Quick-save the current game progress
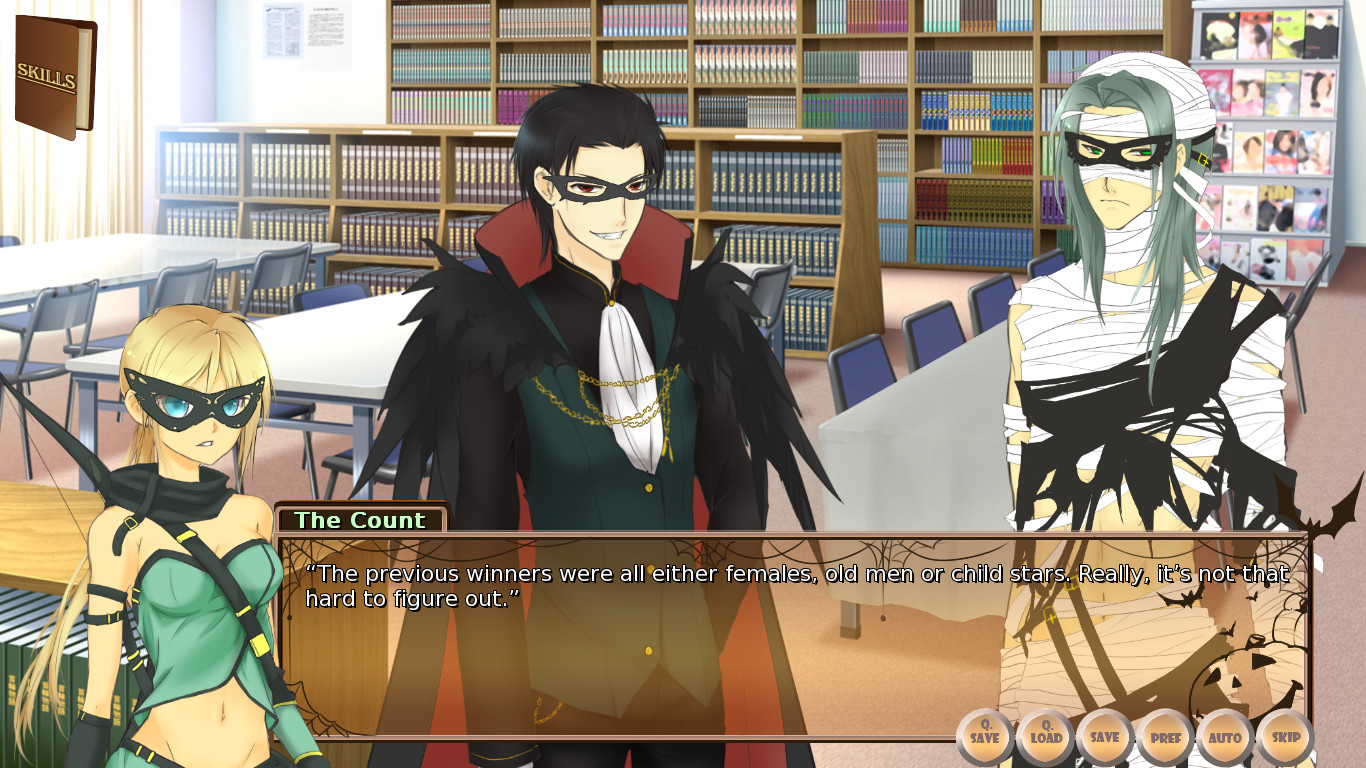 [x=985, y=737]
